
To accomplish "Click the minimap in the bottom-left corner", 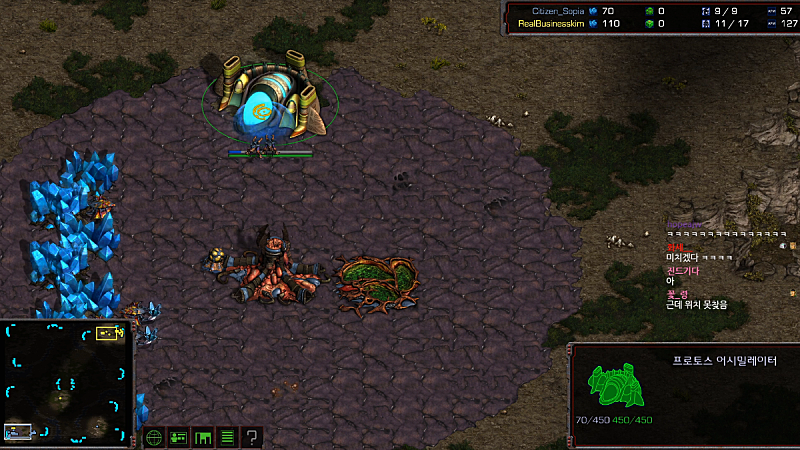I will (x=67, y=383).
